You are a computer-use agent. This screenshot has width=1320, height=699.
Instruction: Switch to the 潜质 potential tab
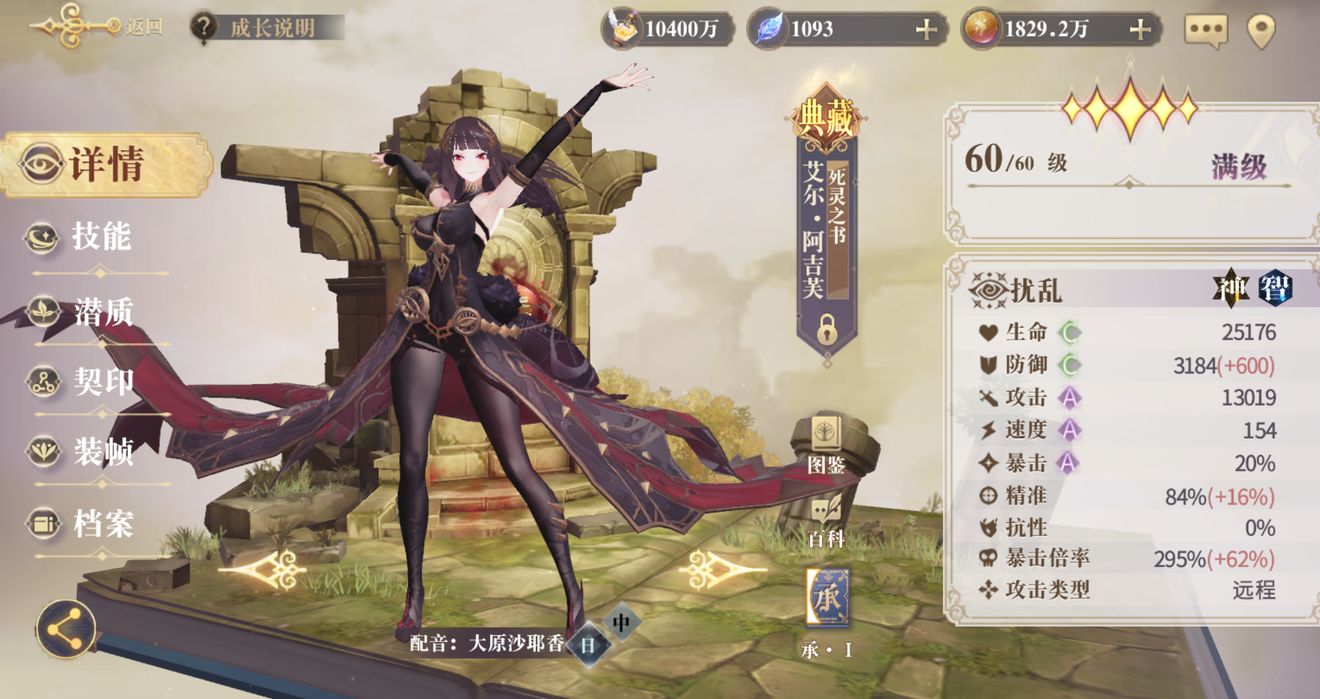tap(85, 312)
